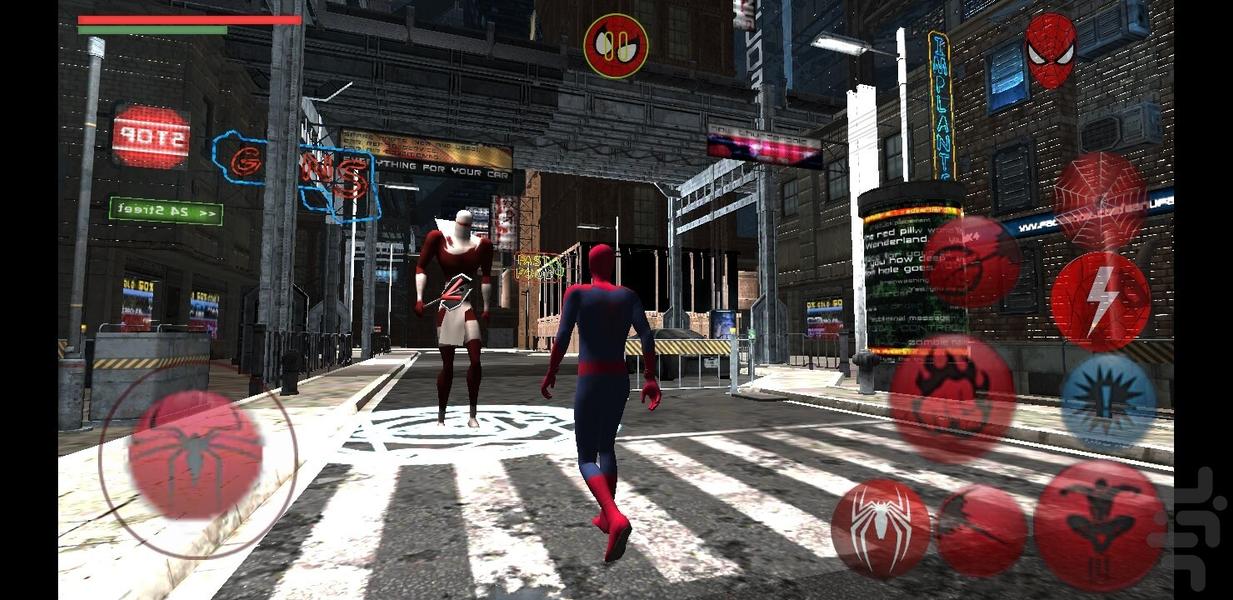Use the blue burst ability button
Viewport: 1233px width, 600px height.
(1107, 402)
